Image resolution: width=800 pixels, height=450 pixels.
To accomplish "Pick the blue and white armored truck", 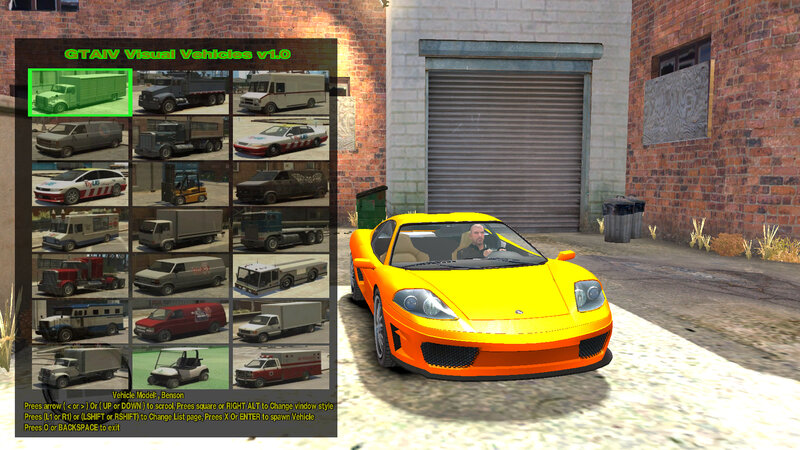I will pos(80,321).
